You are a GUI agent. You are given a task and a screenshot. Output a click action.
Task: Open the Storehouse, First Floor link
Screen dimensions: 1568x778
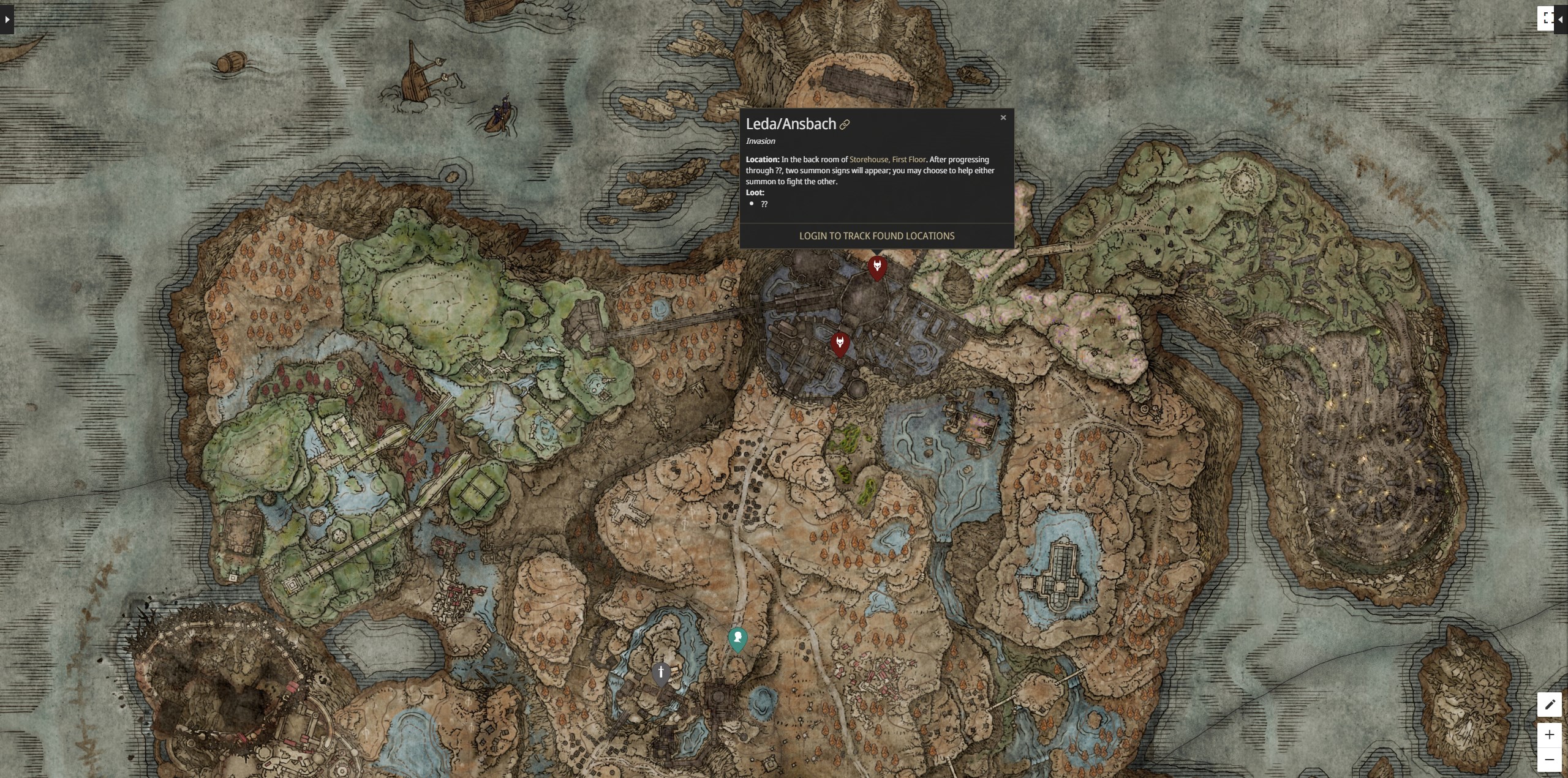pyautogui.click(x=888, y=159)
